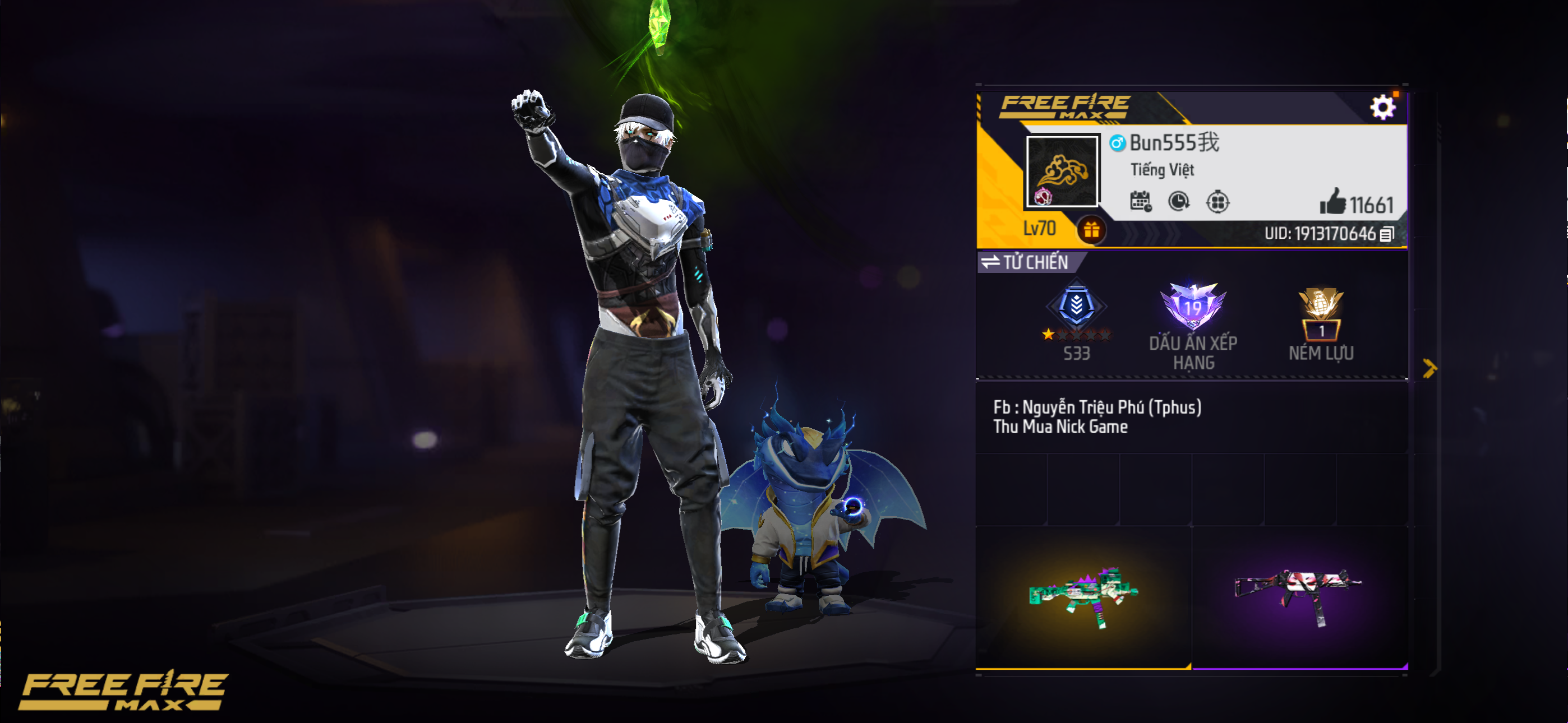
Task: Open the settings gear
Action: (x=1384, y=107)
